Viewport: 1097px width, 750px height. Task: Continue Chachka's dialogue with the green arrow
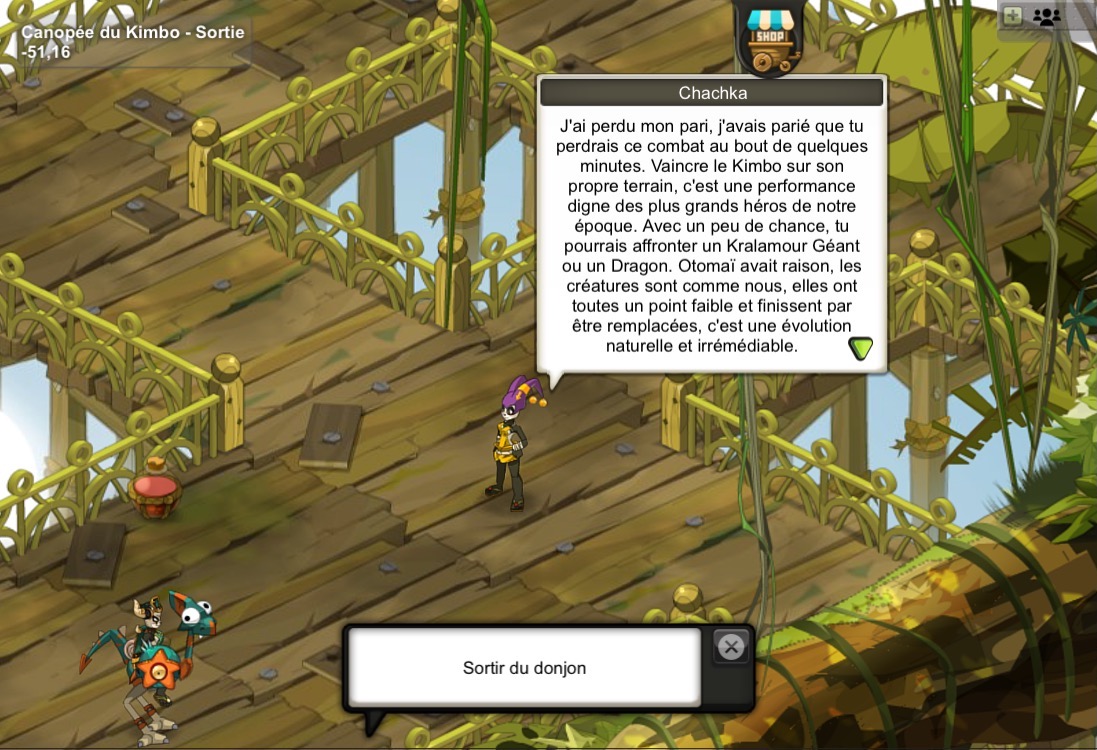[860, 348]
